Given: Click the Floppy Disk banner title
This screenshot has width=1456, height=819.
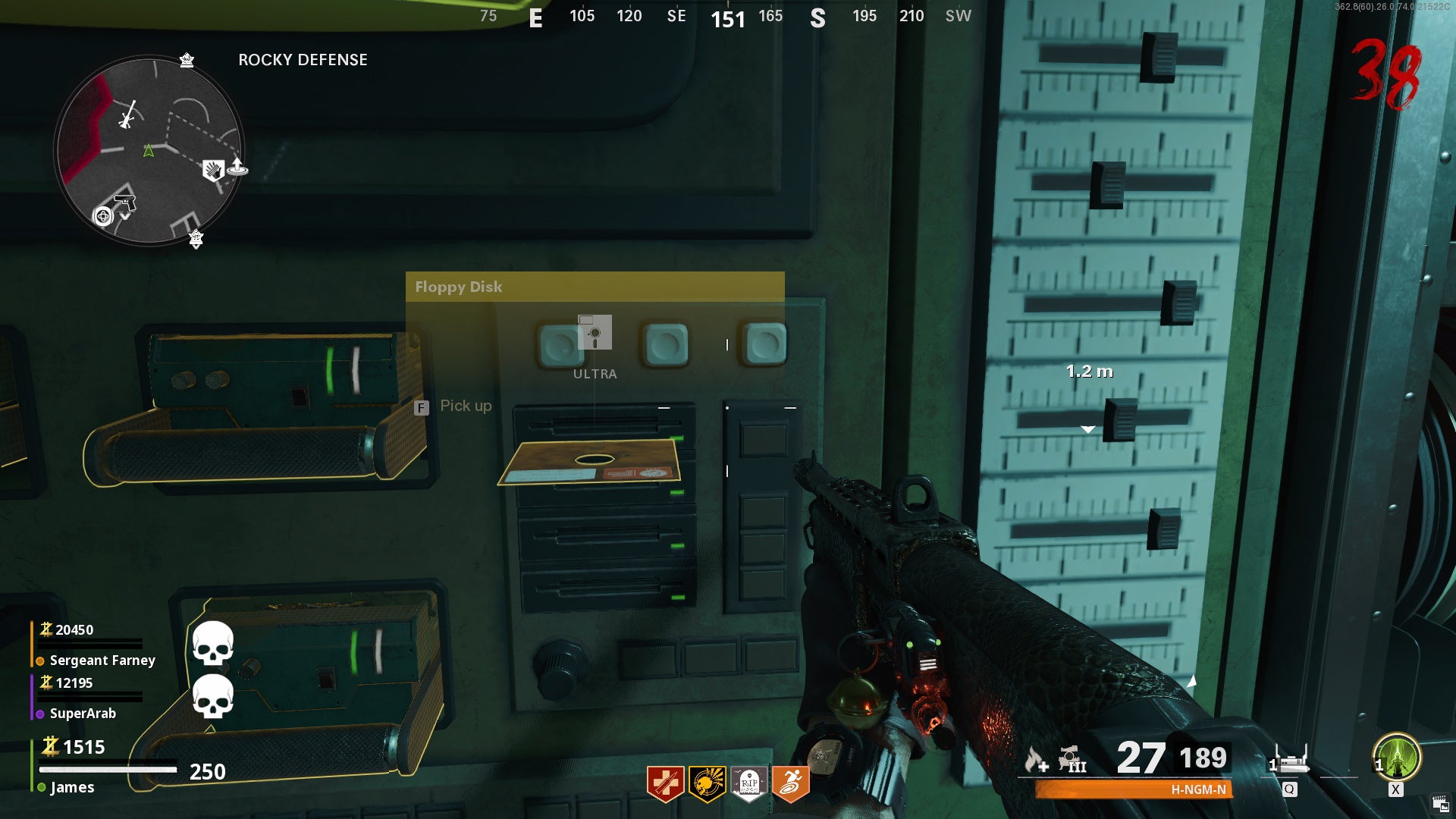Looking at the screenshot, I should pos(459,287).
